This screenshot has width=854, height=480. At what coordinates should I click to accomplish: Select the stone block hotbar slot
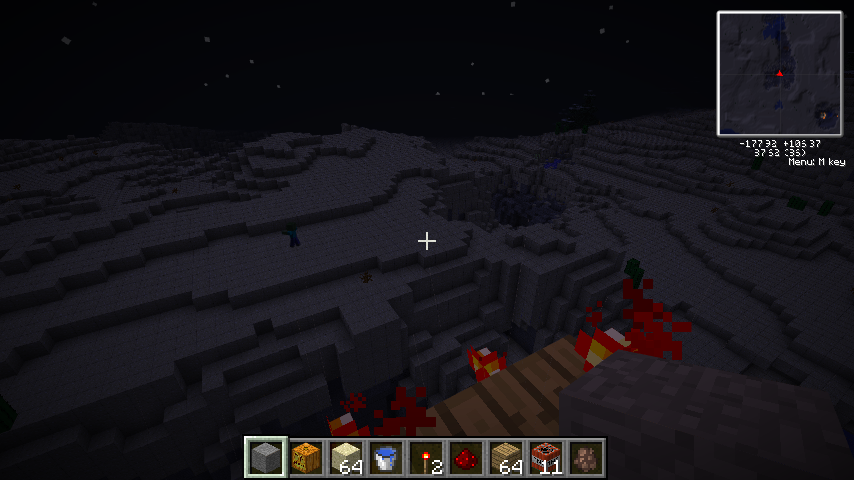click(267, 458)
